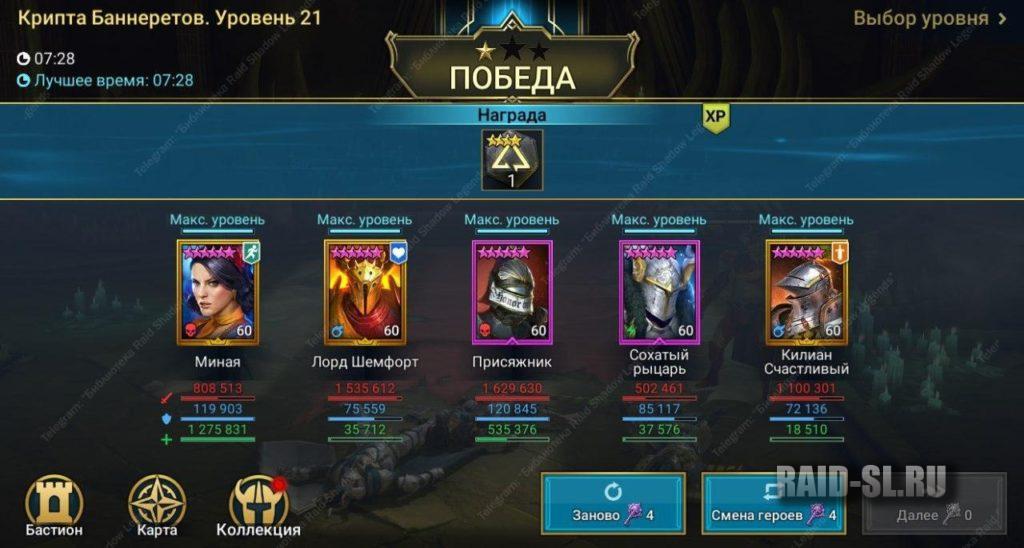Select Миная hero portrait

click(x=217, y=292)
